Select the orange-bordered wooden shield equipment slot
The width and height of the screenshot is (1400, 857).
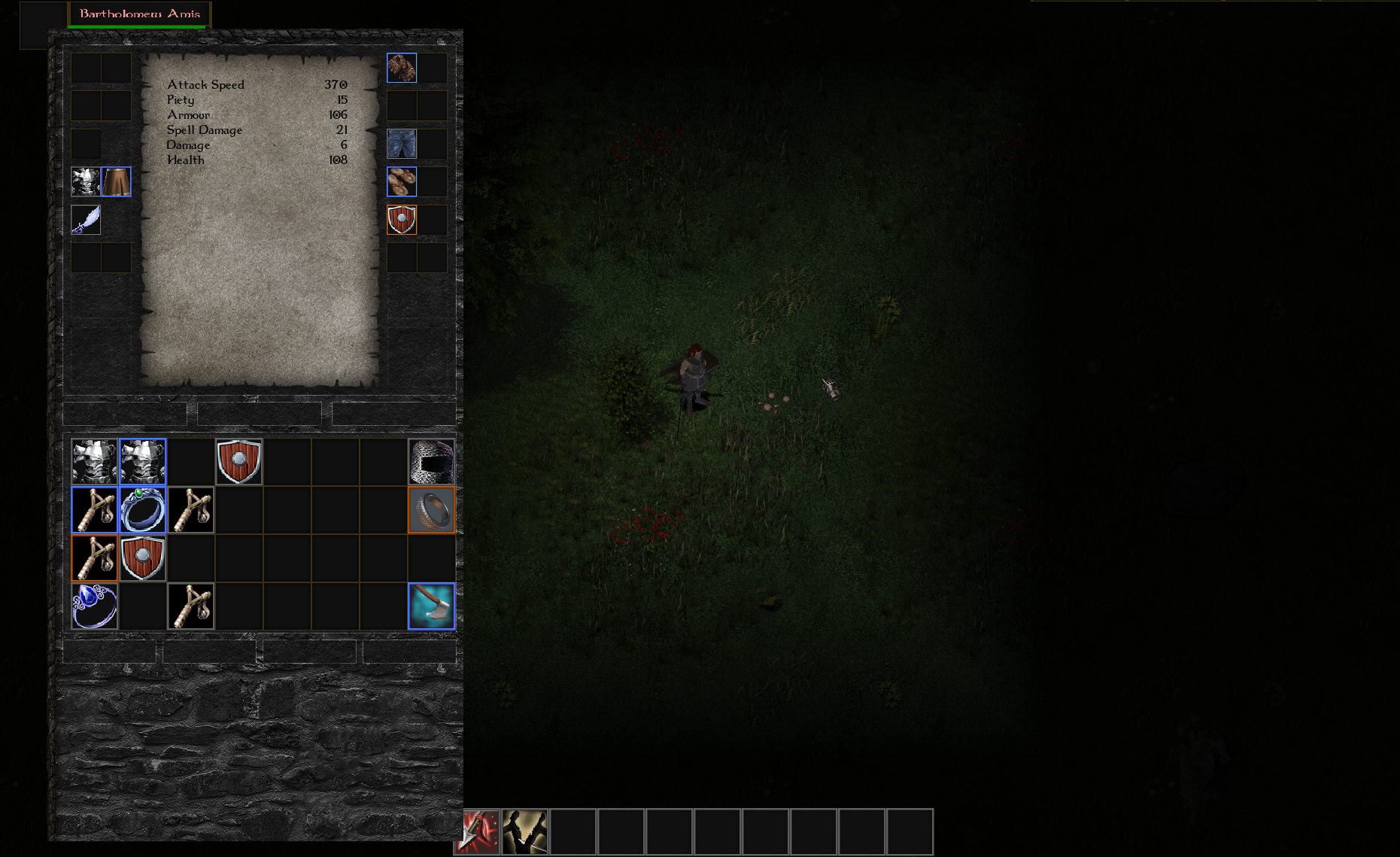(402, 220)
